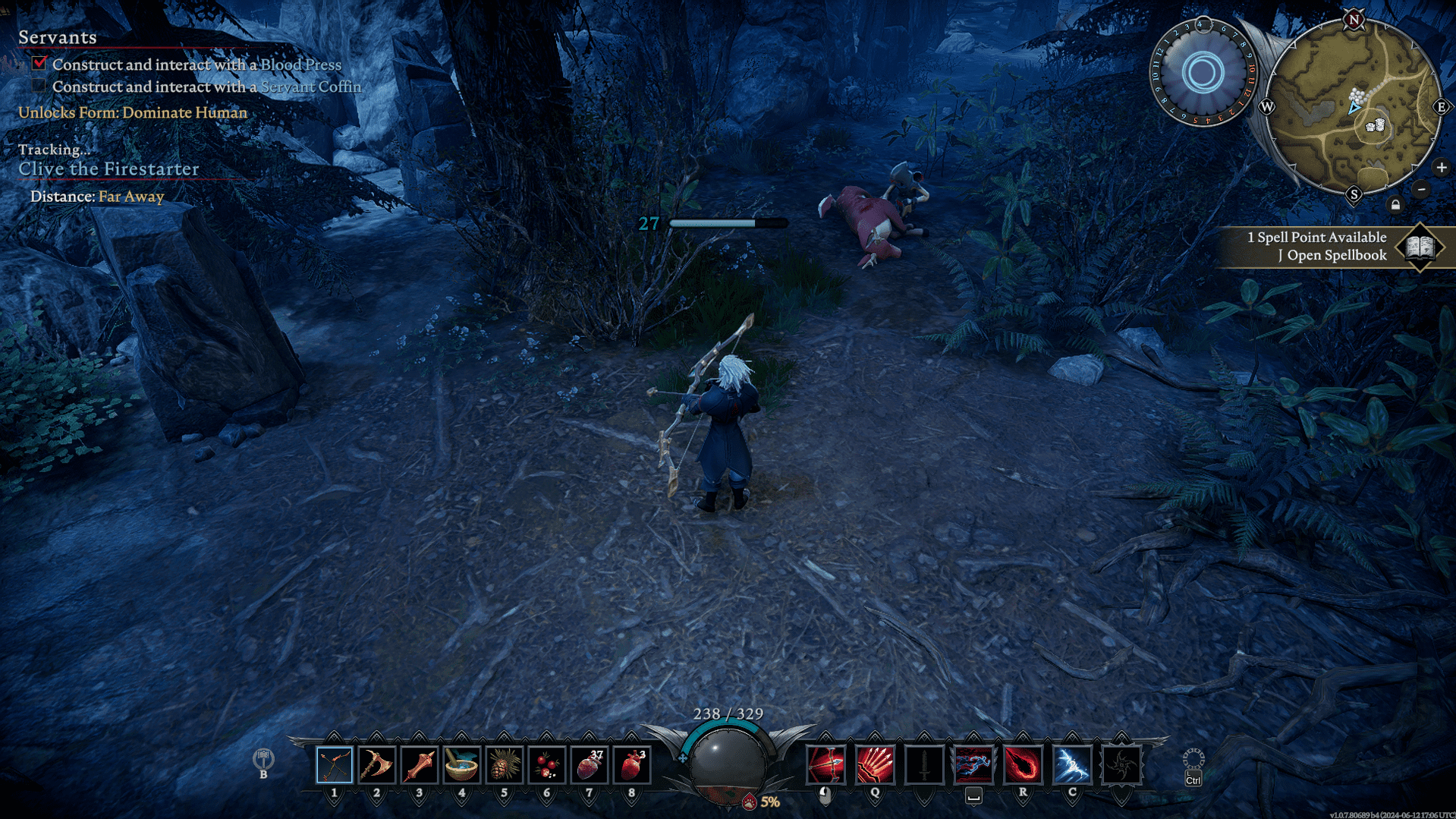This screenshot has width=1456, height=819.
Task: Open the Spellbook book icon
Action: point(1422,247)
